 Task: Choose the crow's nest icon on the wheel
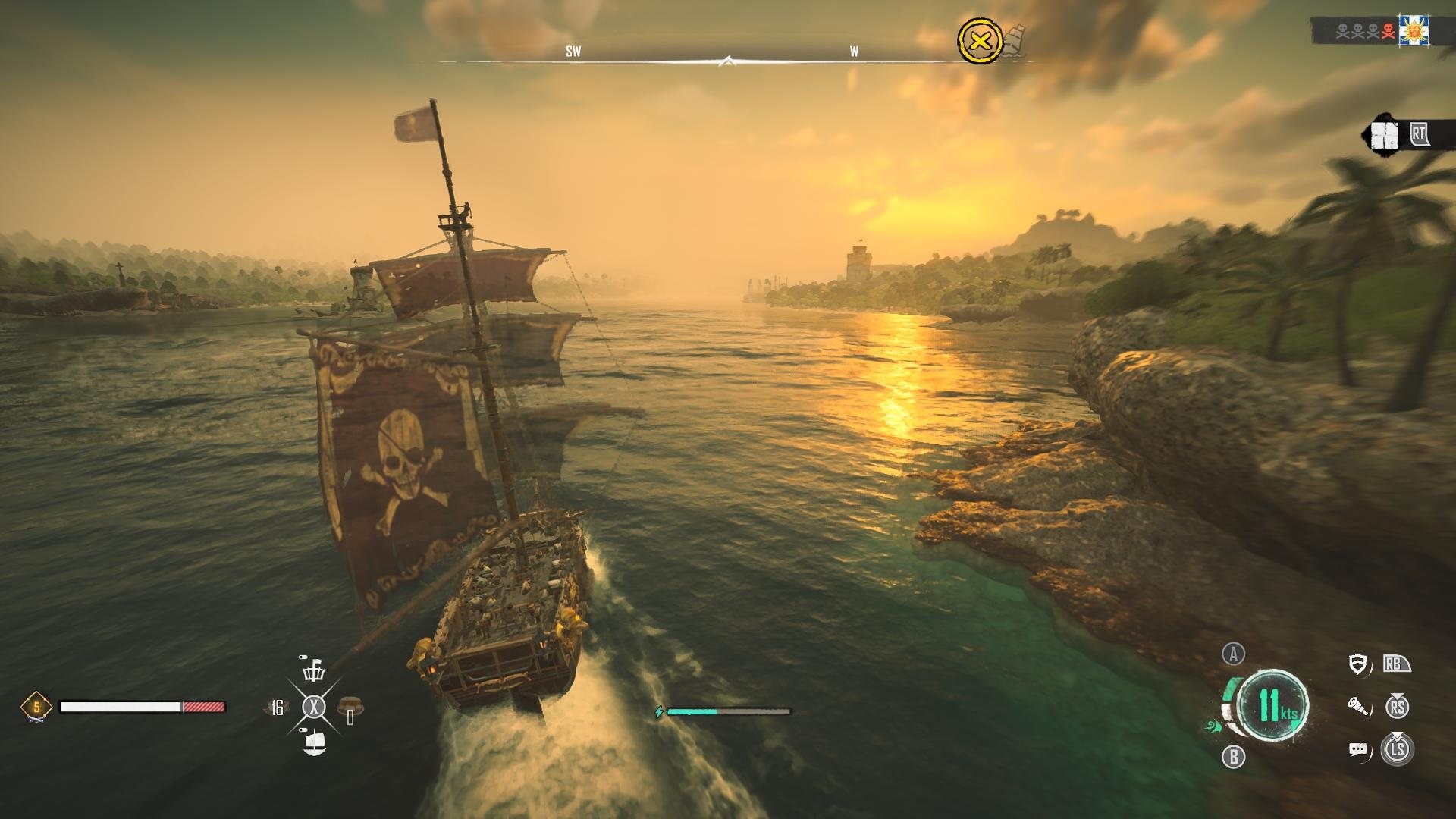(313, 670)
